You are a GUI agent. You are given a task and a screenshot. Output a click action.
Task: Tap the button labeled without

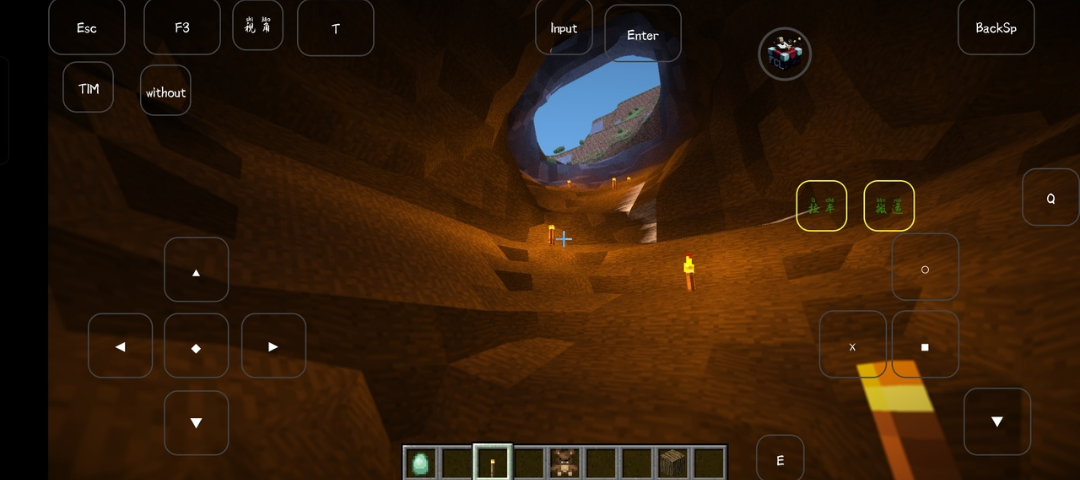[x=165, y=91]
